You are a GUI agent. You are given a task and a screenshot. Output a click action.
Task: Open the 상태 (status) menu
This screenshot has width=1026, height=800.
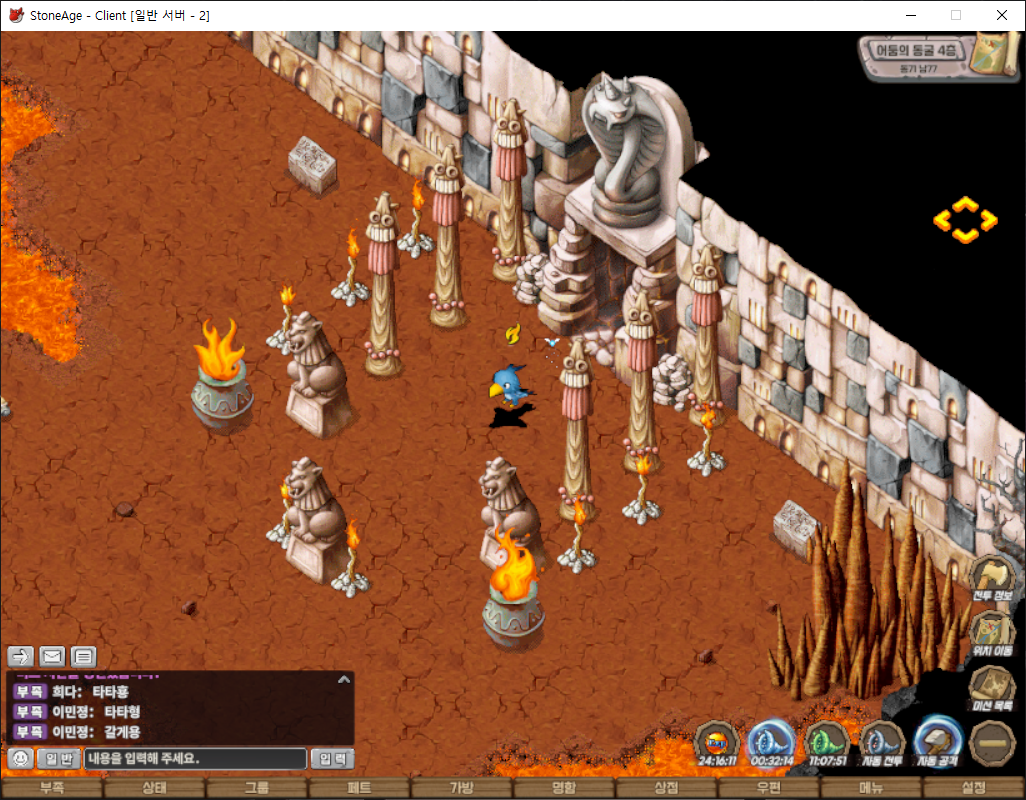[154, 788]
